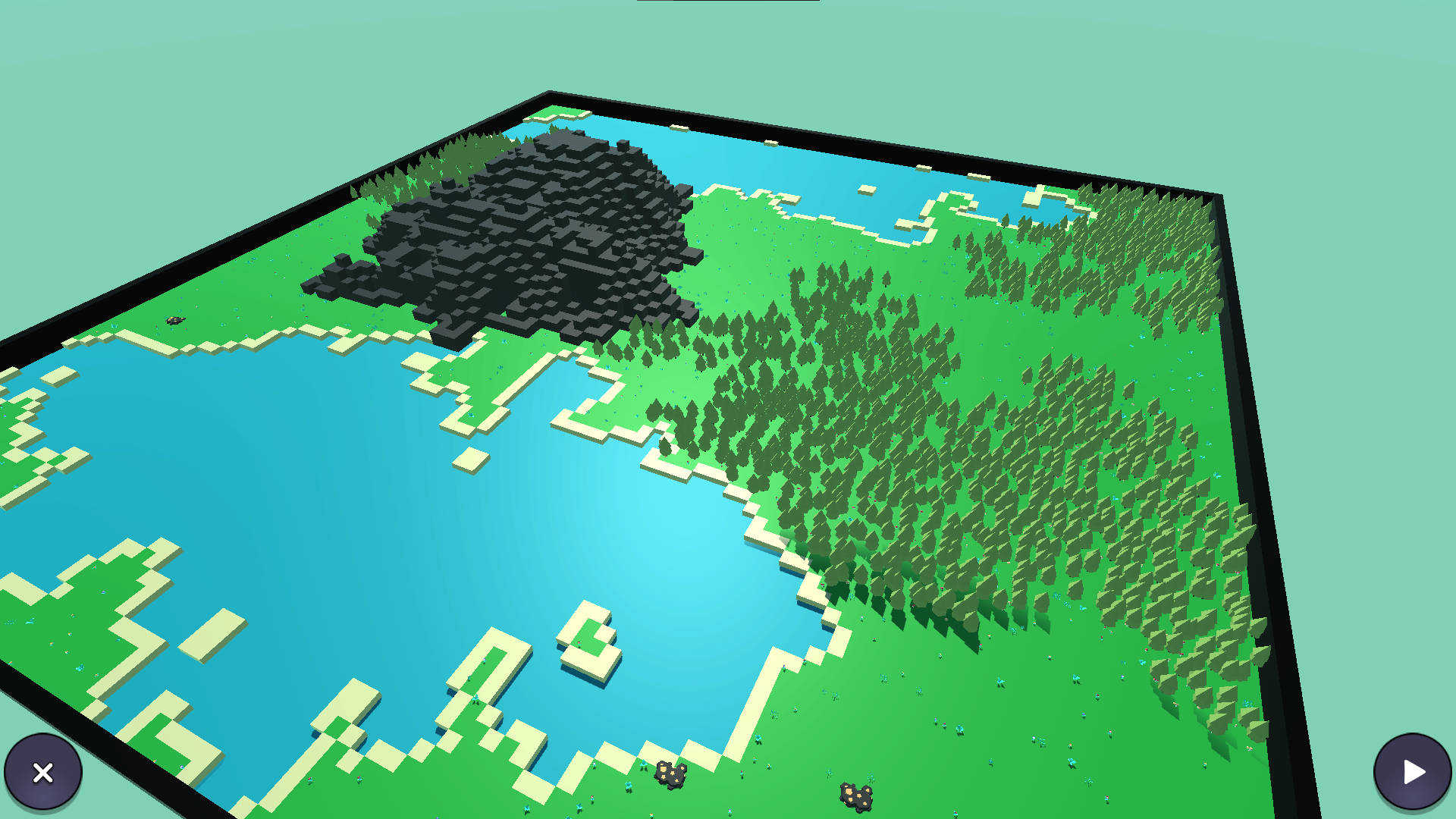The height and width of the screenshot is (819, 1456).
Task: Select the small dark rock on the left grass
Action: tap(177, 322)
